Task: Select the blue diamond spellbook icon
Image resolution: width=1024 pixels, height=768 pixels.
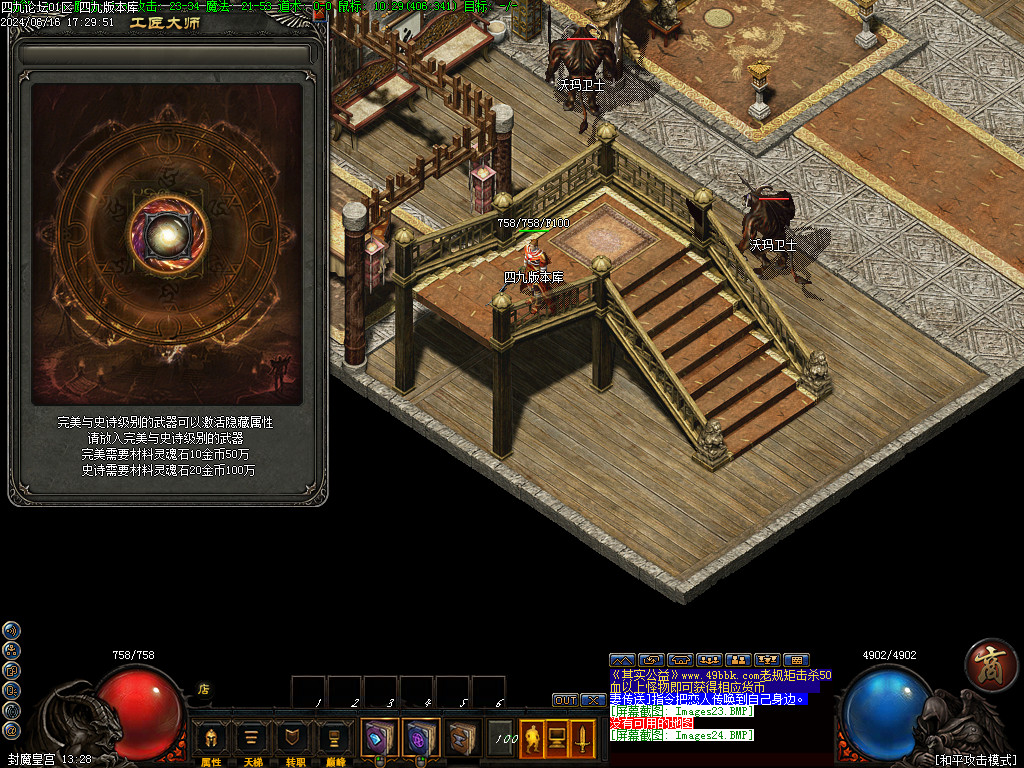Action: [380, 738]
